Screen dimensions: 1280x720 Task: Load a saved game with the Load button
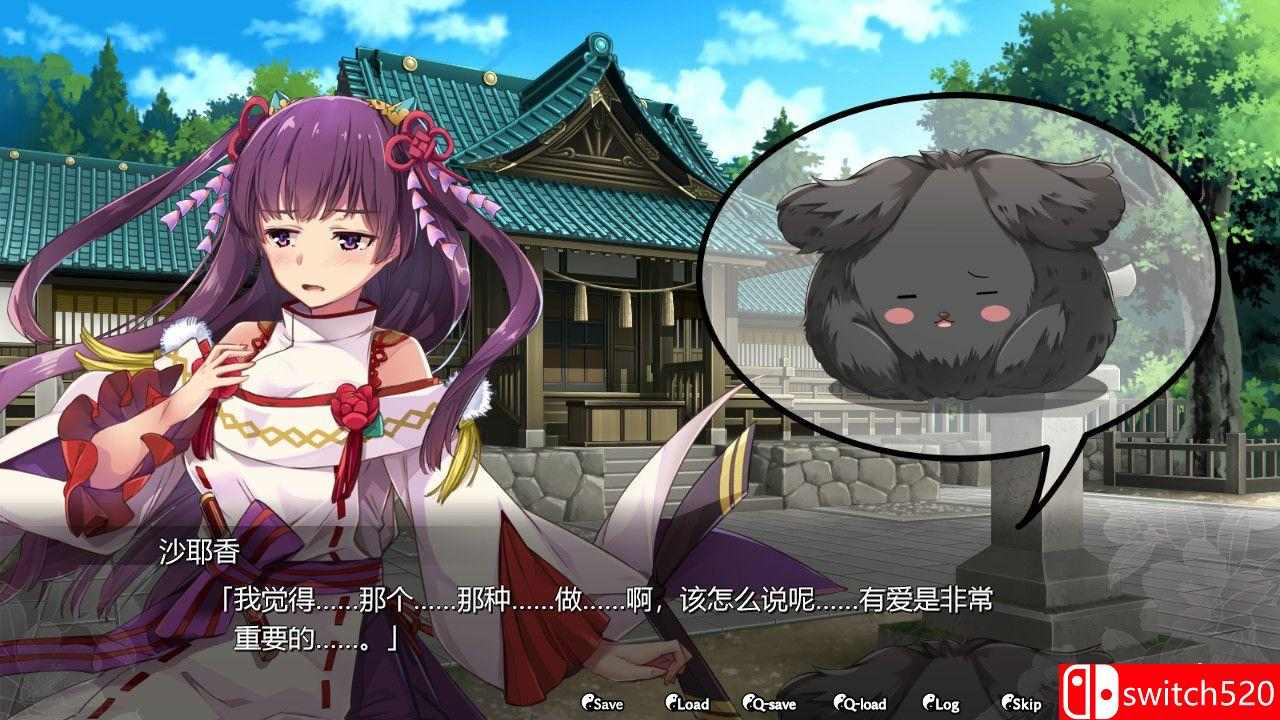(x=692, y=704)
